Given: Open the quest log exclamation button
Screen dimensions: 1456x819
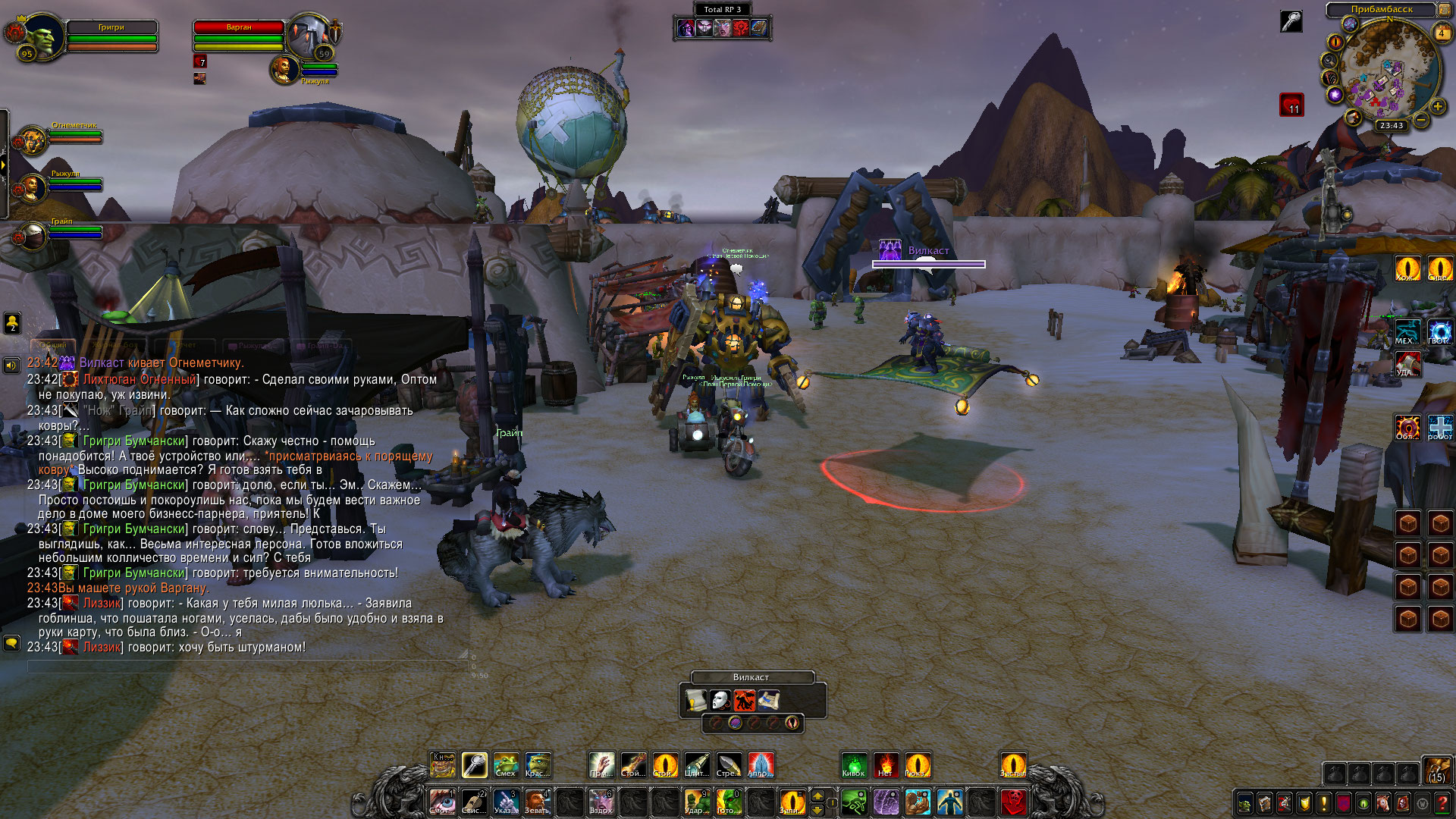Looking at the screenshot, I should (1323, 802).
